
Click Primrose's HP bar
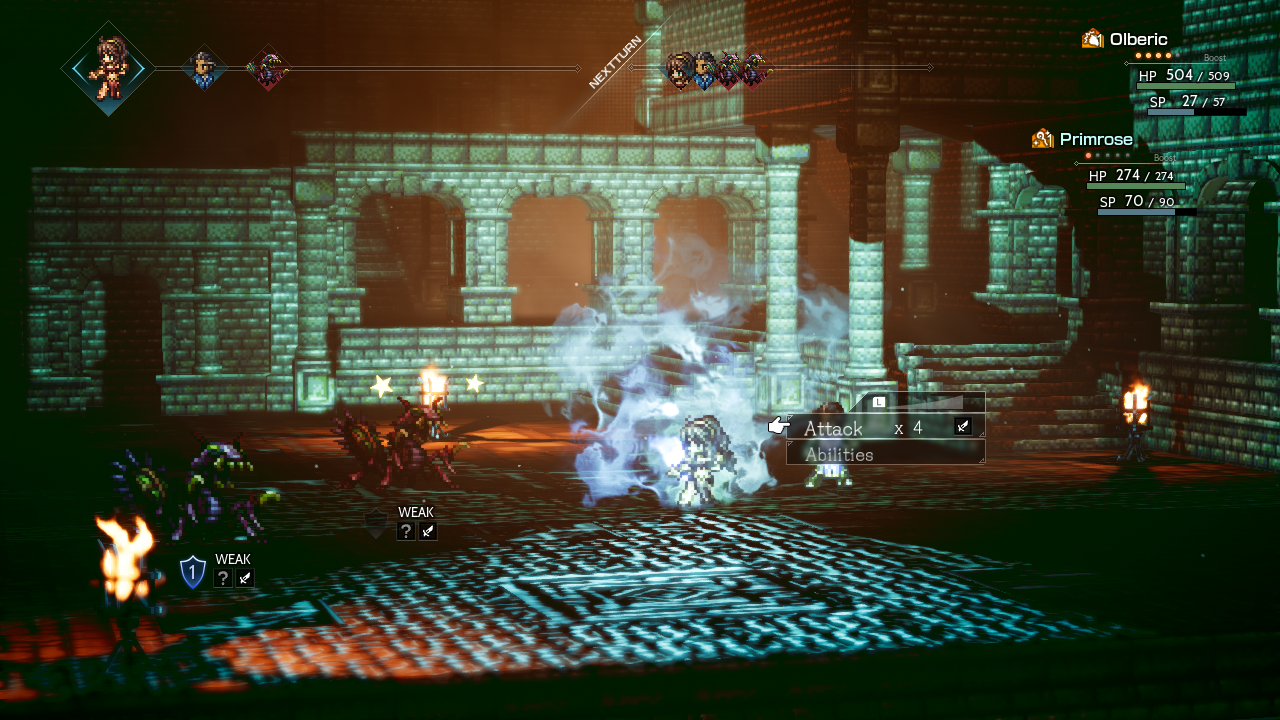tap(1135, 187)
